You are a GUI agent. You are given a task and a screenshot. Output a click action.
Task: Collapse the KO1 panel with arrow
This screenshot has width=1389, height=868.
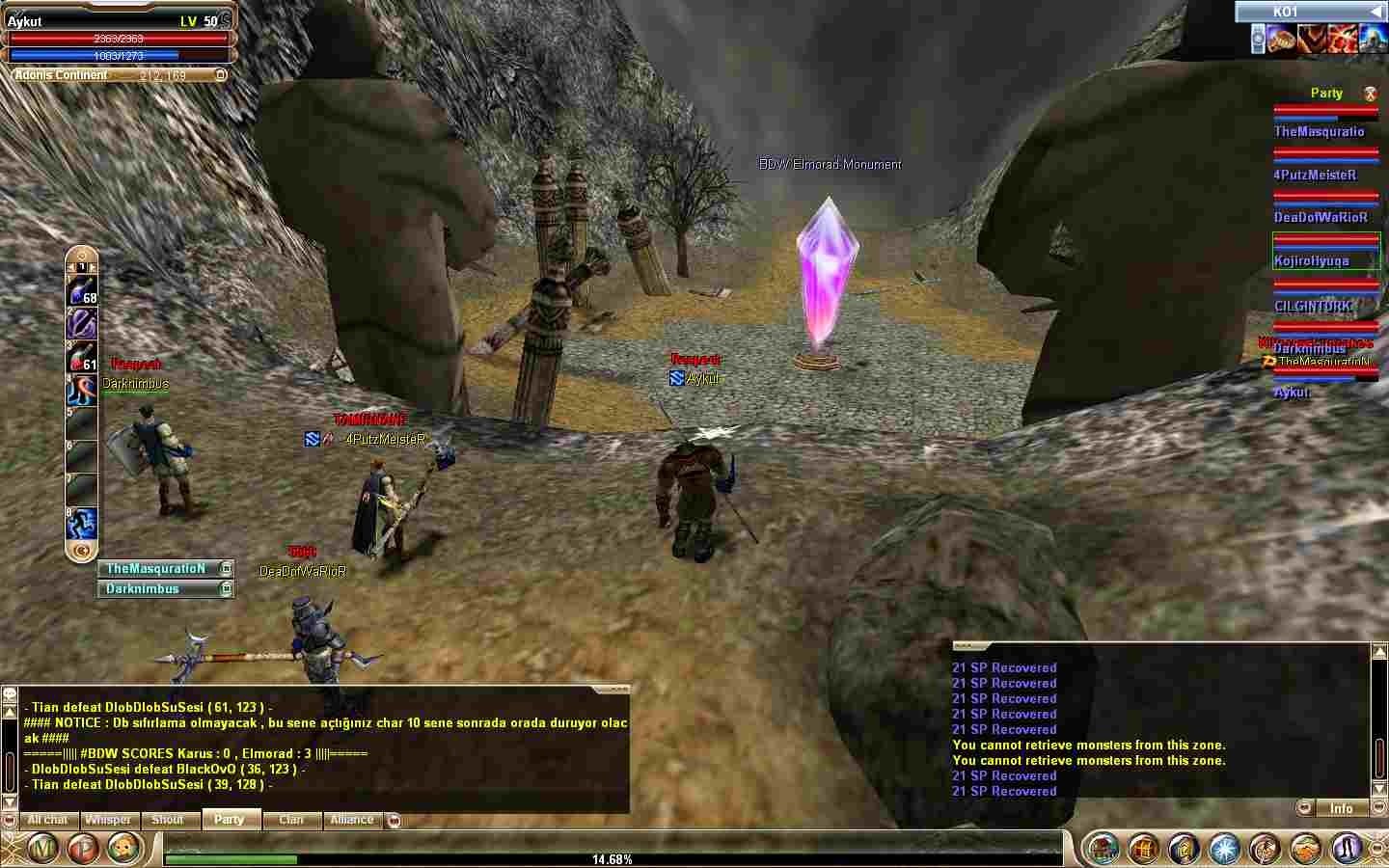point(1375,12)
